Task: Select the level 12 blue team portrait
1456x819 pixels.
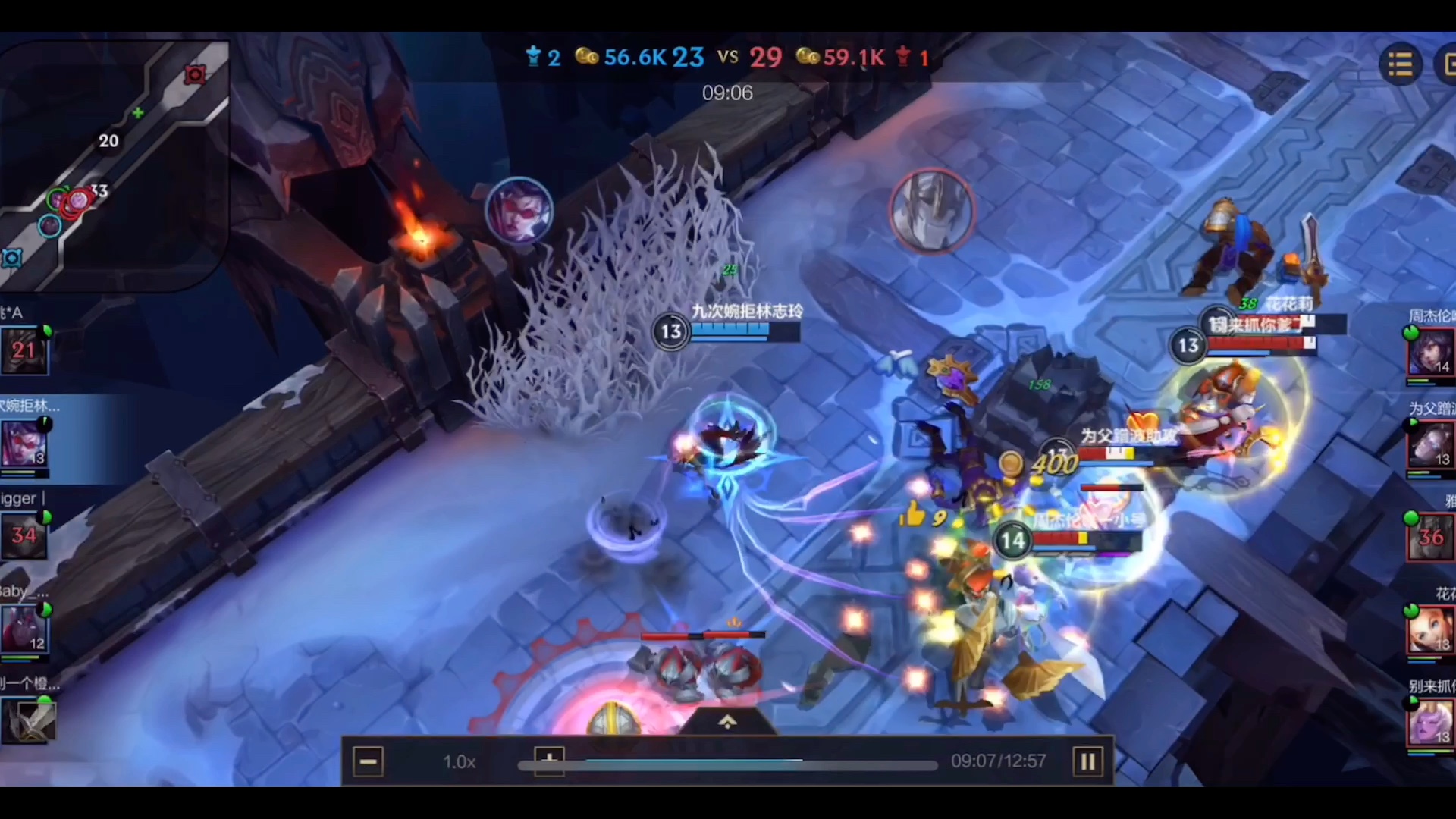Action: point(24,629)
